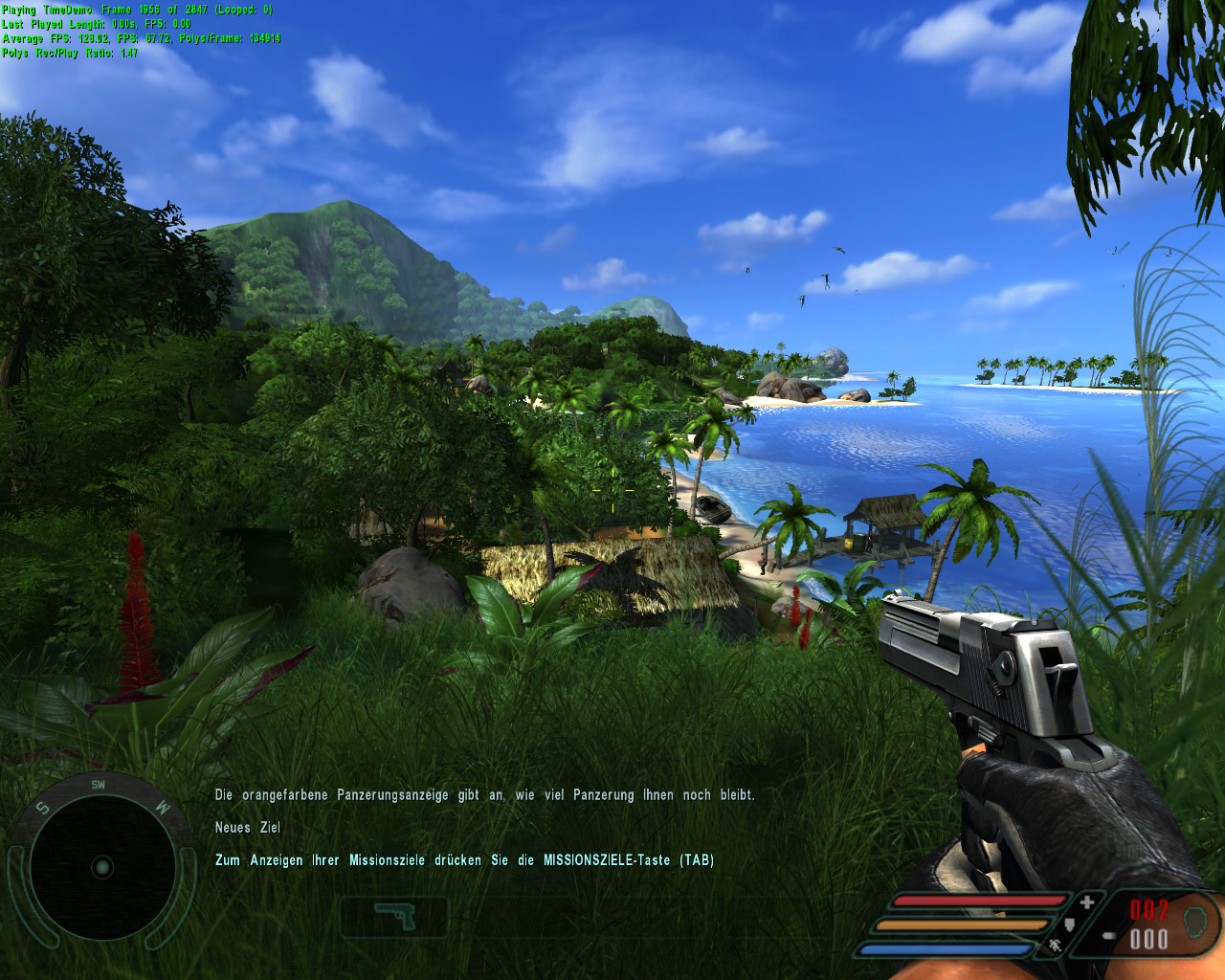Viewport: 1225px width, 980px height.
Task: Click the health plus icon
Action: click(x=1087, y=902)
